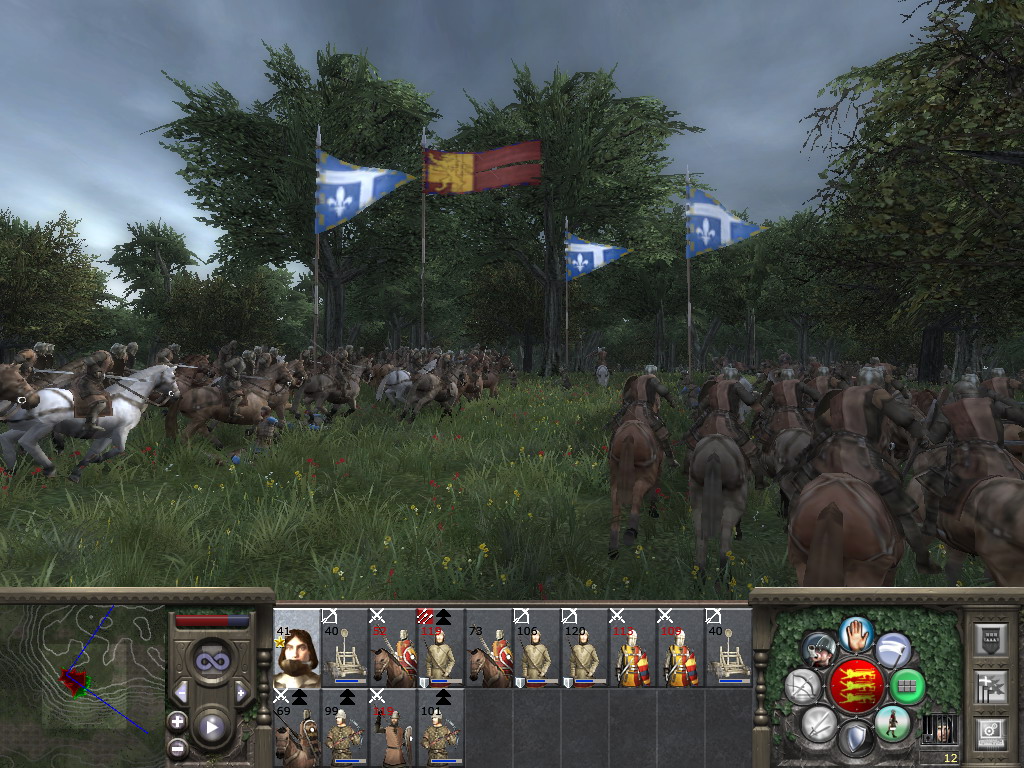
Task: Pick the mounted unit card numbered 69
Action: click(297, 728)
